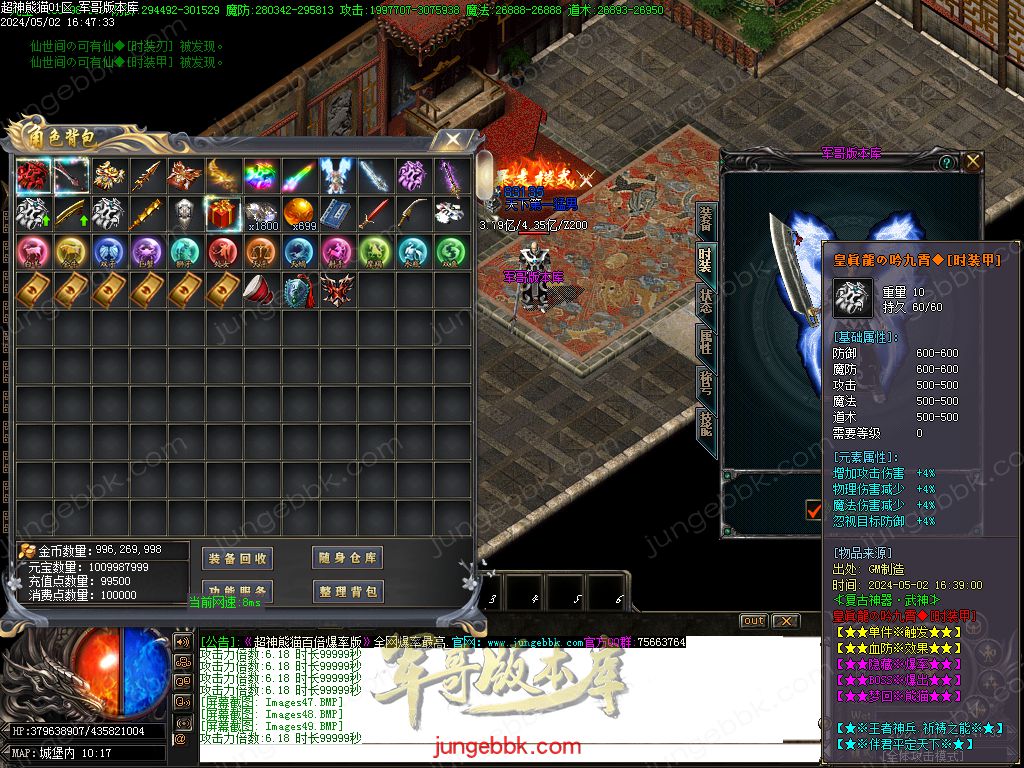Select the blue book item
Image resolution: width=1024 pixels, height=768 pixels.
pos(337,213)
